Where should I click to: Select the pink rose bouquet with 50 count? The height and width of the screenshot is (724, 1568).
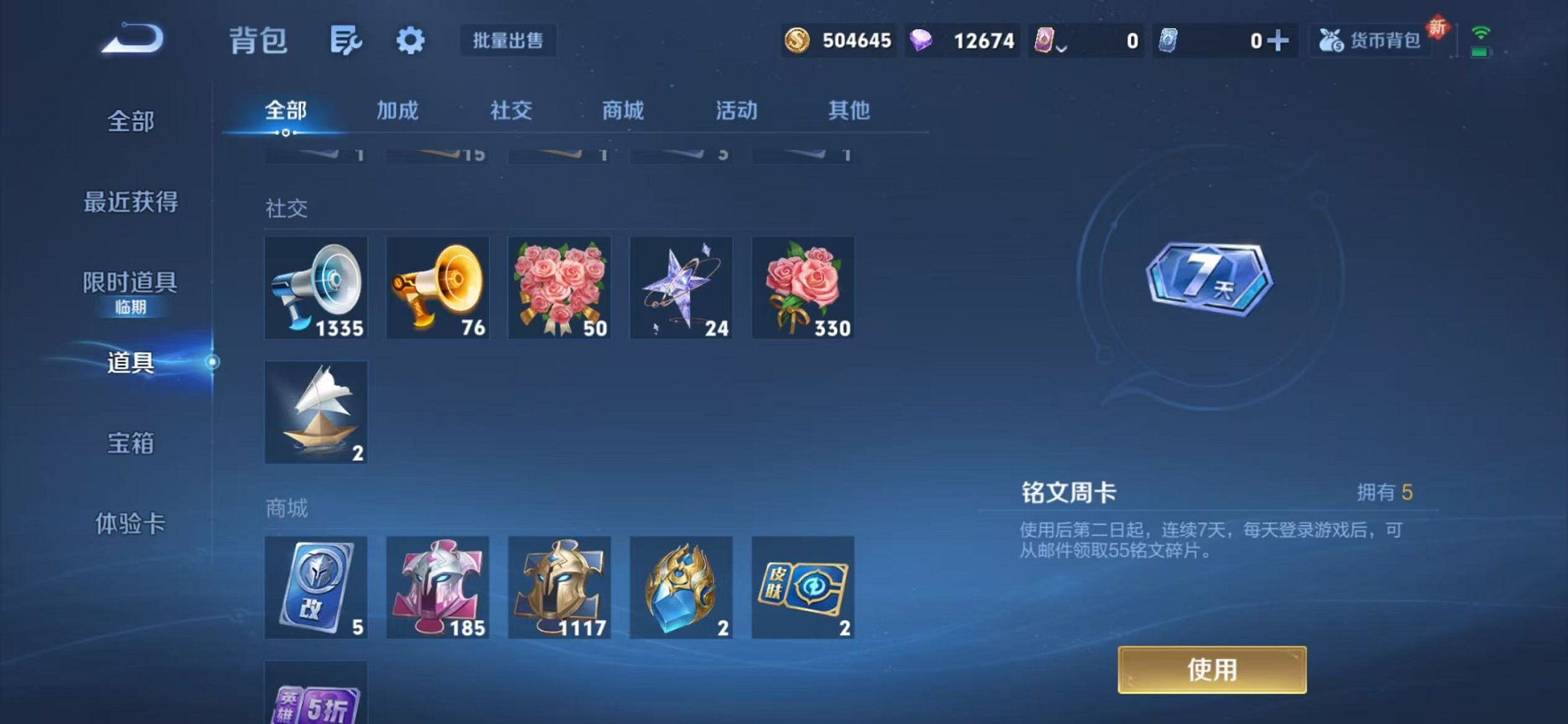point(560,287)
